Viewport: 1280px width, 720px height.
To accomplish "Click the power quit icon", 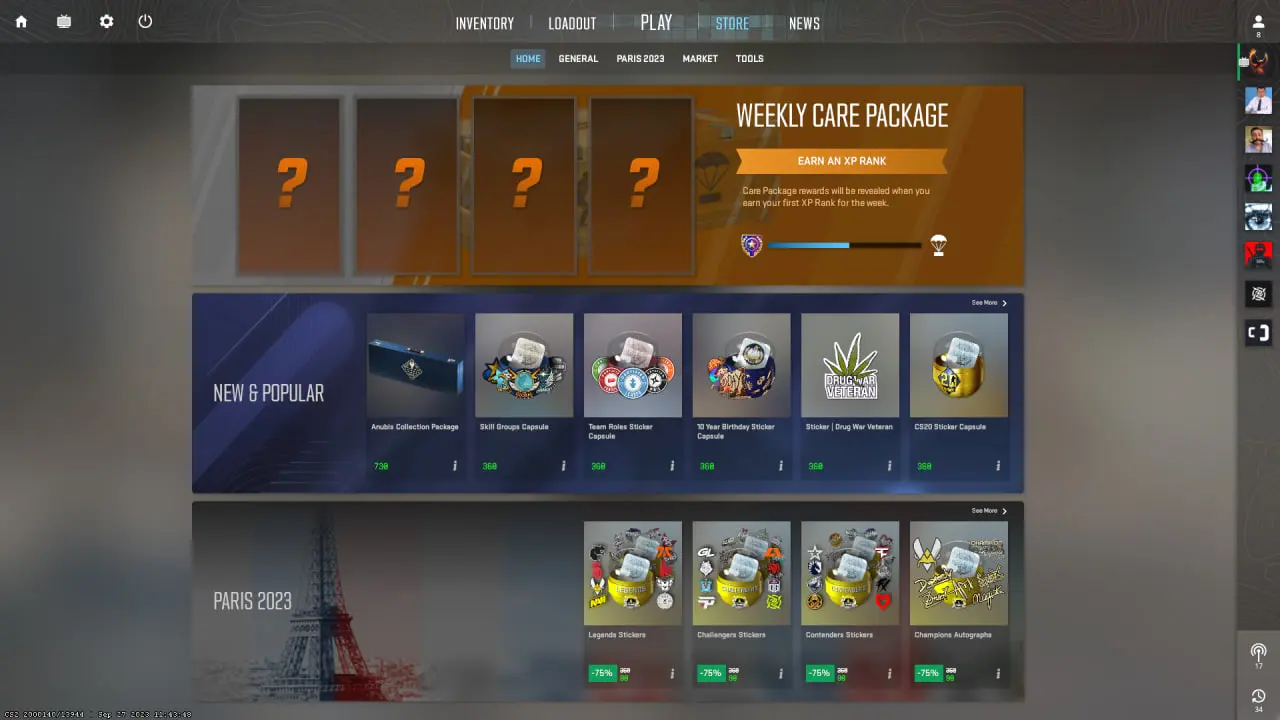I will (x=145, y=21).
